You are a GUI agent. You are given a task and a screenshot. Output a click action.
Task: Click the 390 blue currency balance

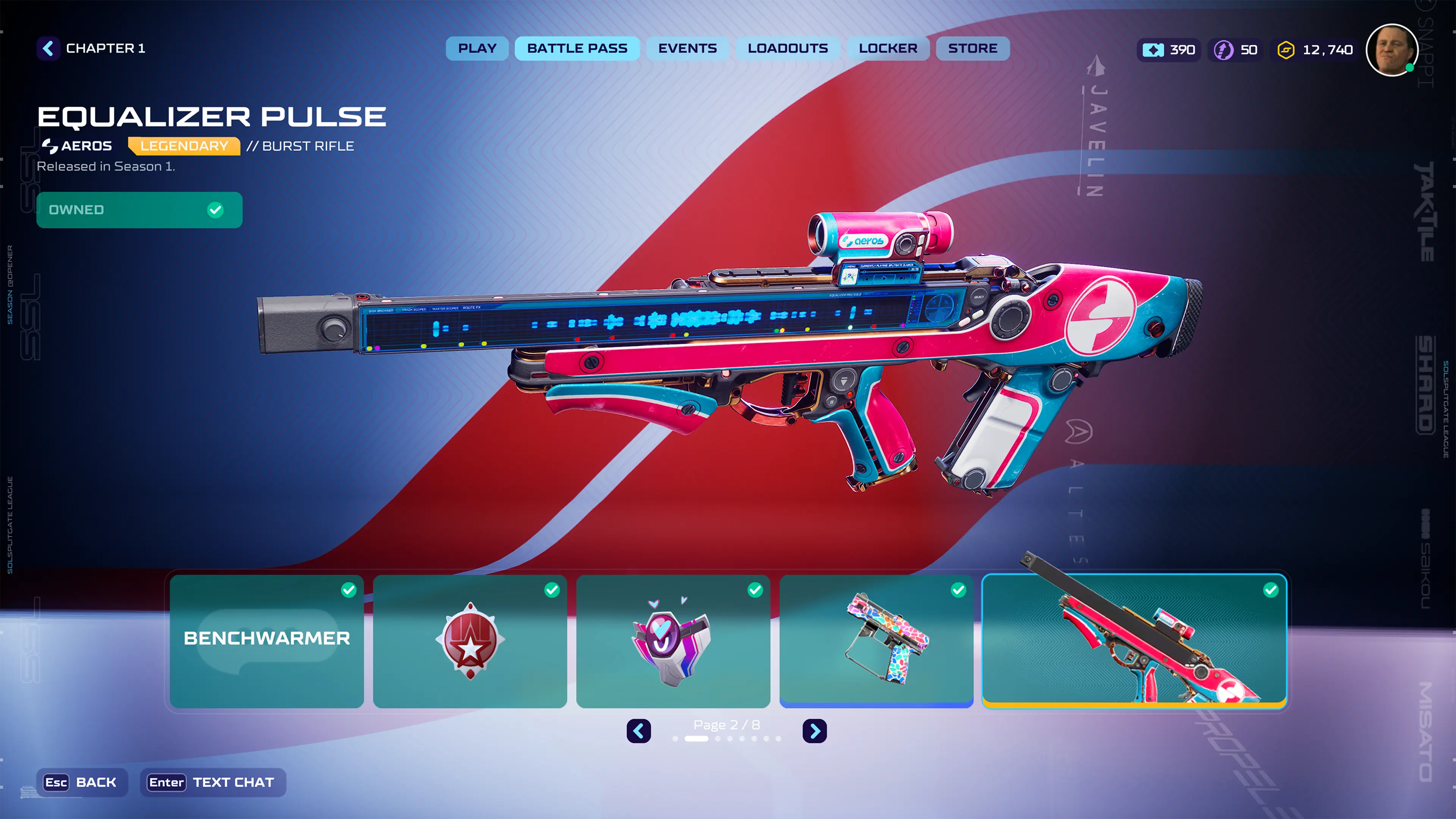click(1169, 50)
